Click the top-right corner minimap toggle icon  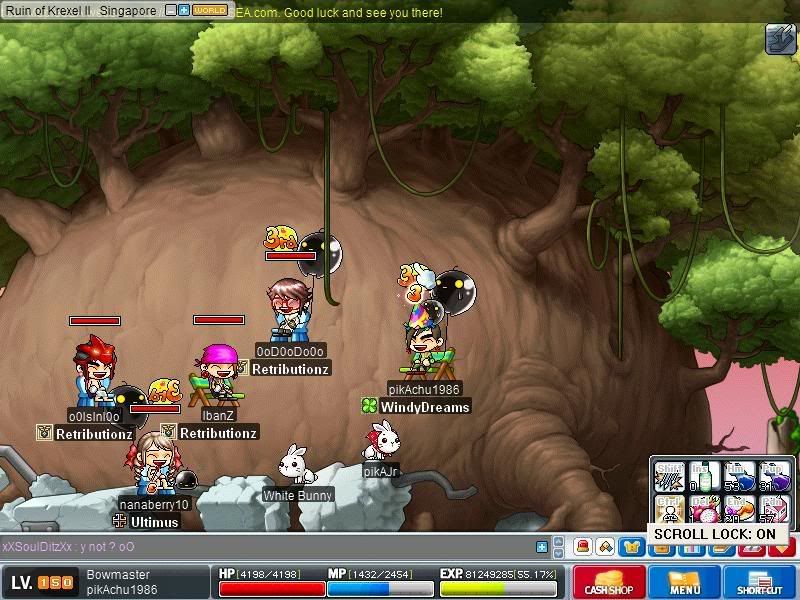tap(780, 39)
